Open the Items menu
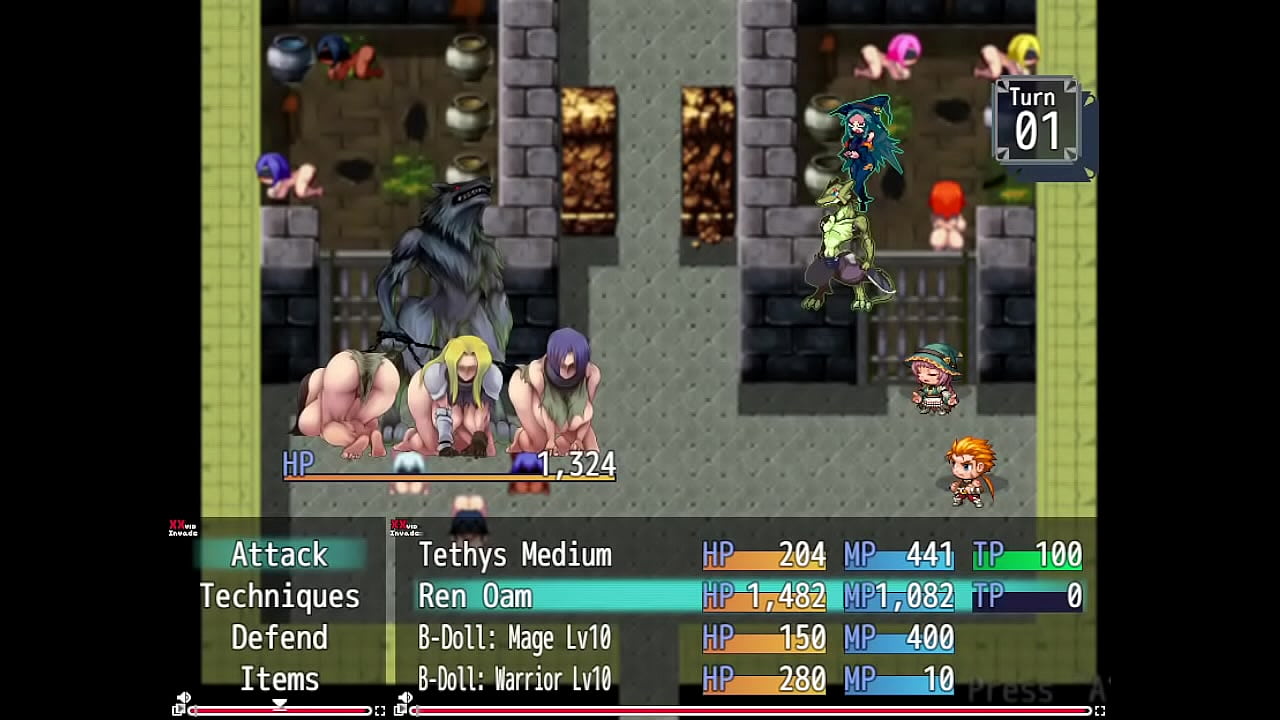 tap(279, 680)
